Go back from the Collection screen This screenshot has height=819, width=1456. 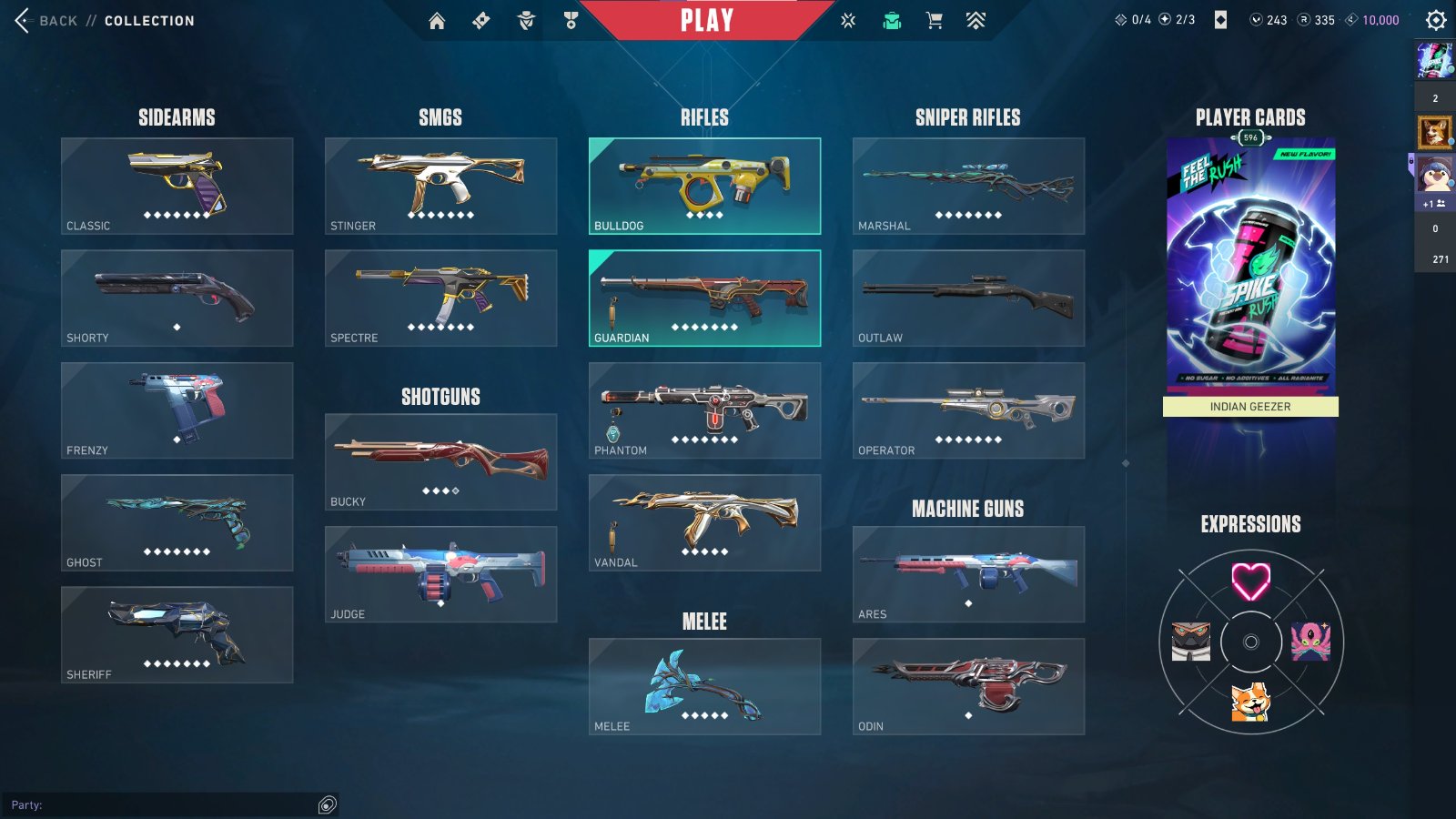[x=45, y=20]
